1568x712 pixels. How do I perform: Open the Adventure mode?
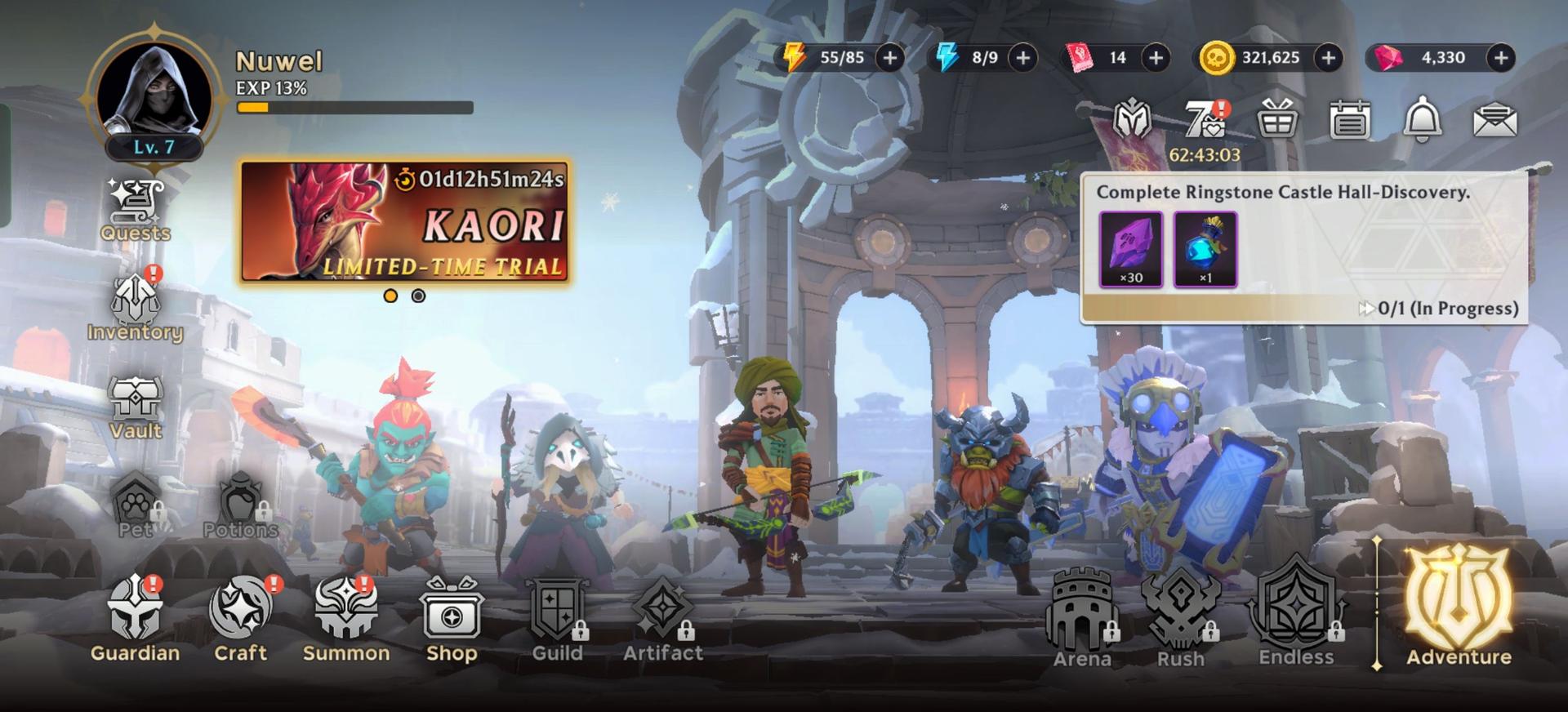tap(1459, 608)
